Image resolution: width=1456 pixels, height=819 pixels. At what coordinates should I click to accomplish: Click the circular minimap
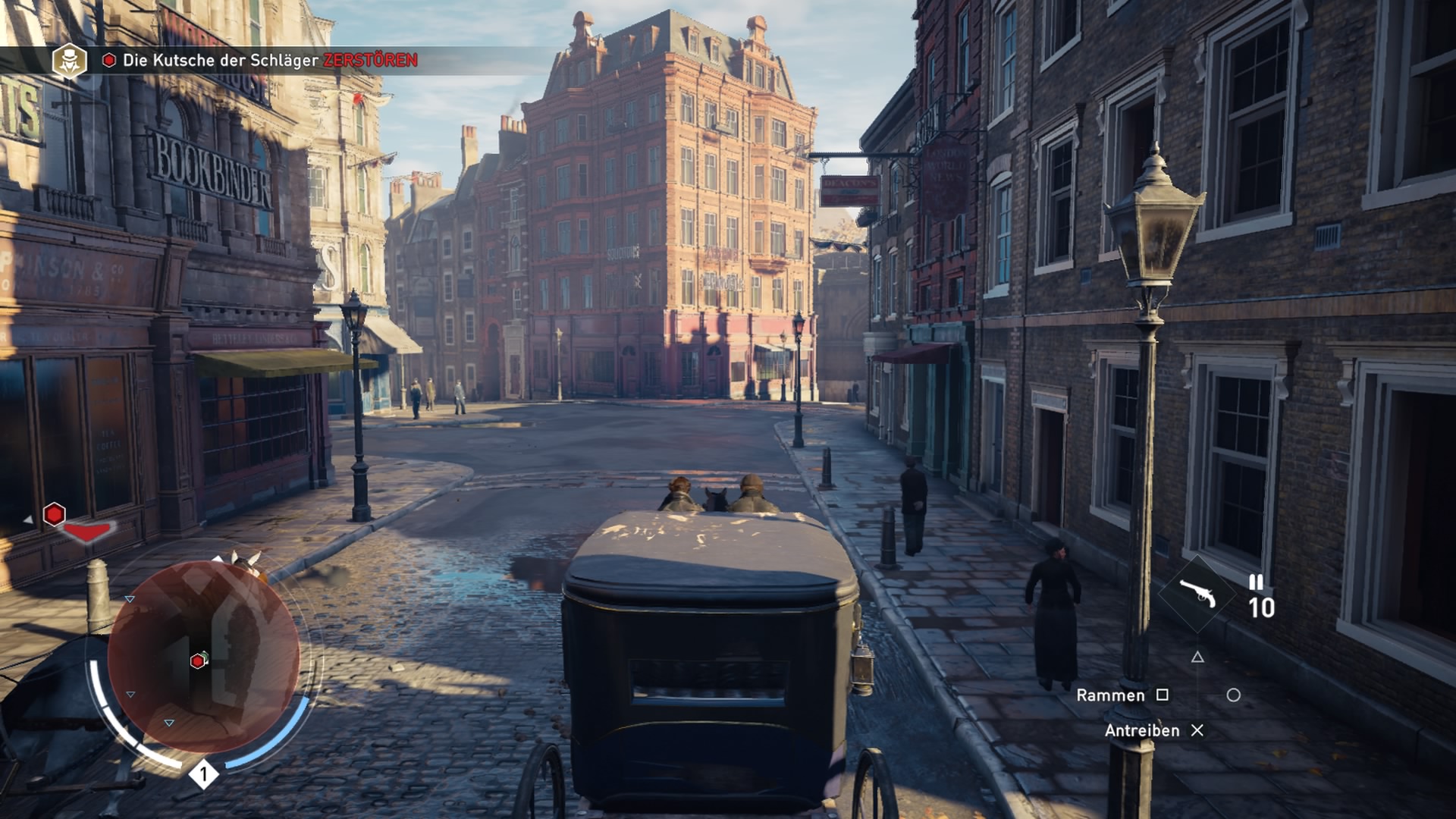point(203,657)
